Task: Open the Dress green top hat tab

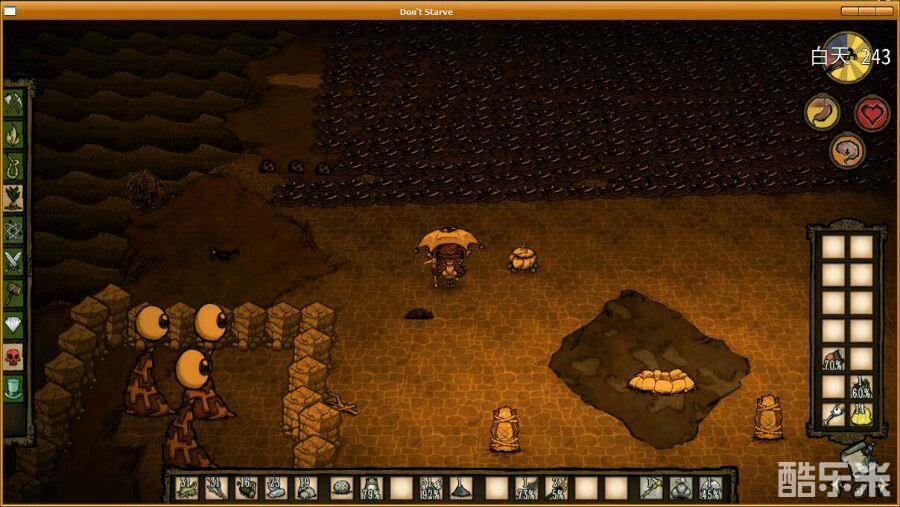Action: (x=14, y=387)
